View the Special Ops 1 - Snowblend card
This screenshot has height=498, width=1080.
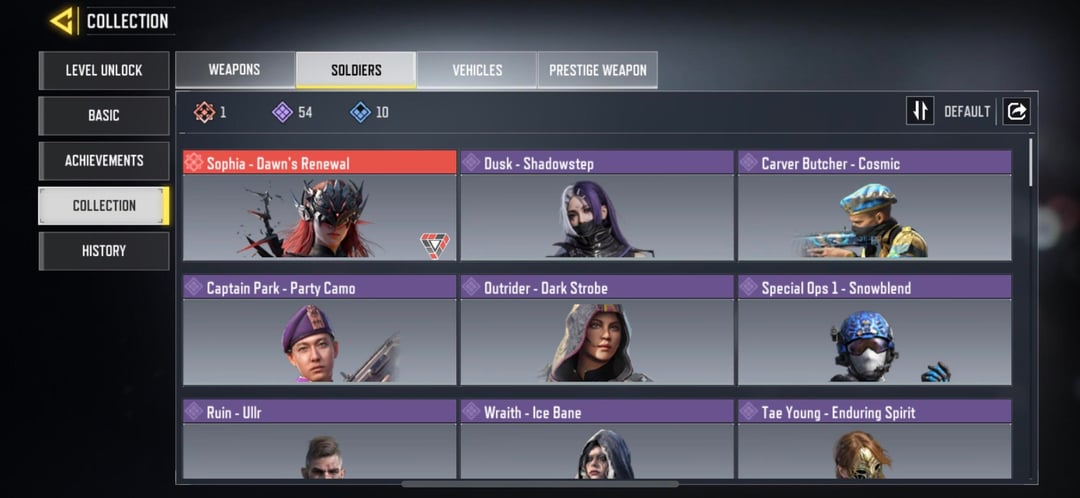(874, 330)
